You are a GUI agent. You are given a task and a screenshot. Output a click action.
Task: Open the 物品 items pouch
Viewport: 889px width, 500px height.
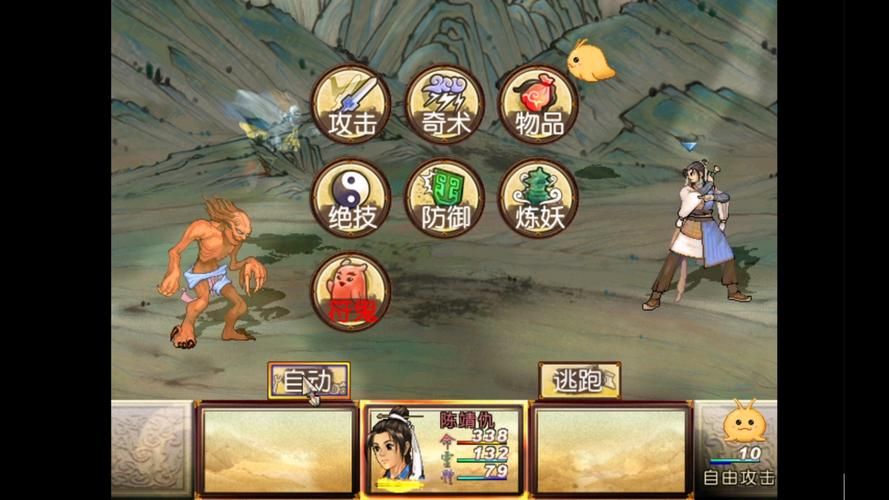click(538, 103)
